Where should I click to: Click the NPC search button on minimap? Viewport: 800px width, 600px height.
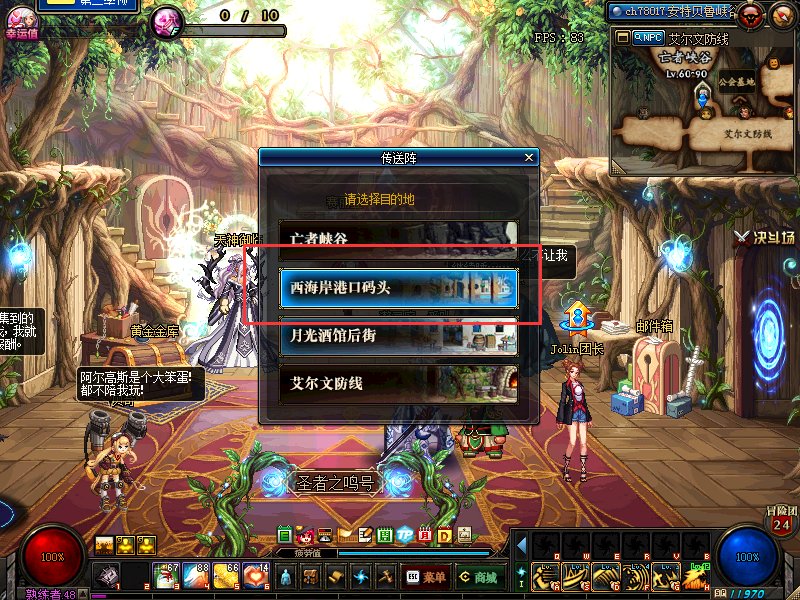click(647, 37)
